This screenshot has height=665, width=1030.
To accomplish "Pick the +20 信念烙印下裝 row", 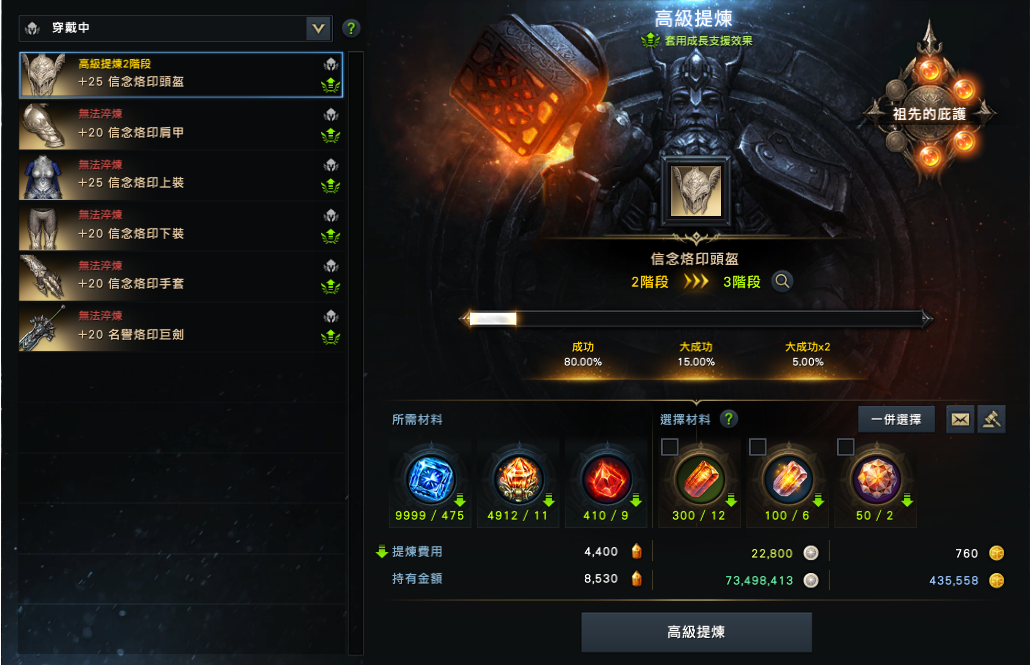I will pos(180,225).
